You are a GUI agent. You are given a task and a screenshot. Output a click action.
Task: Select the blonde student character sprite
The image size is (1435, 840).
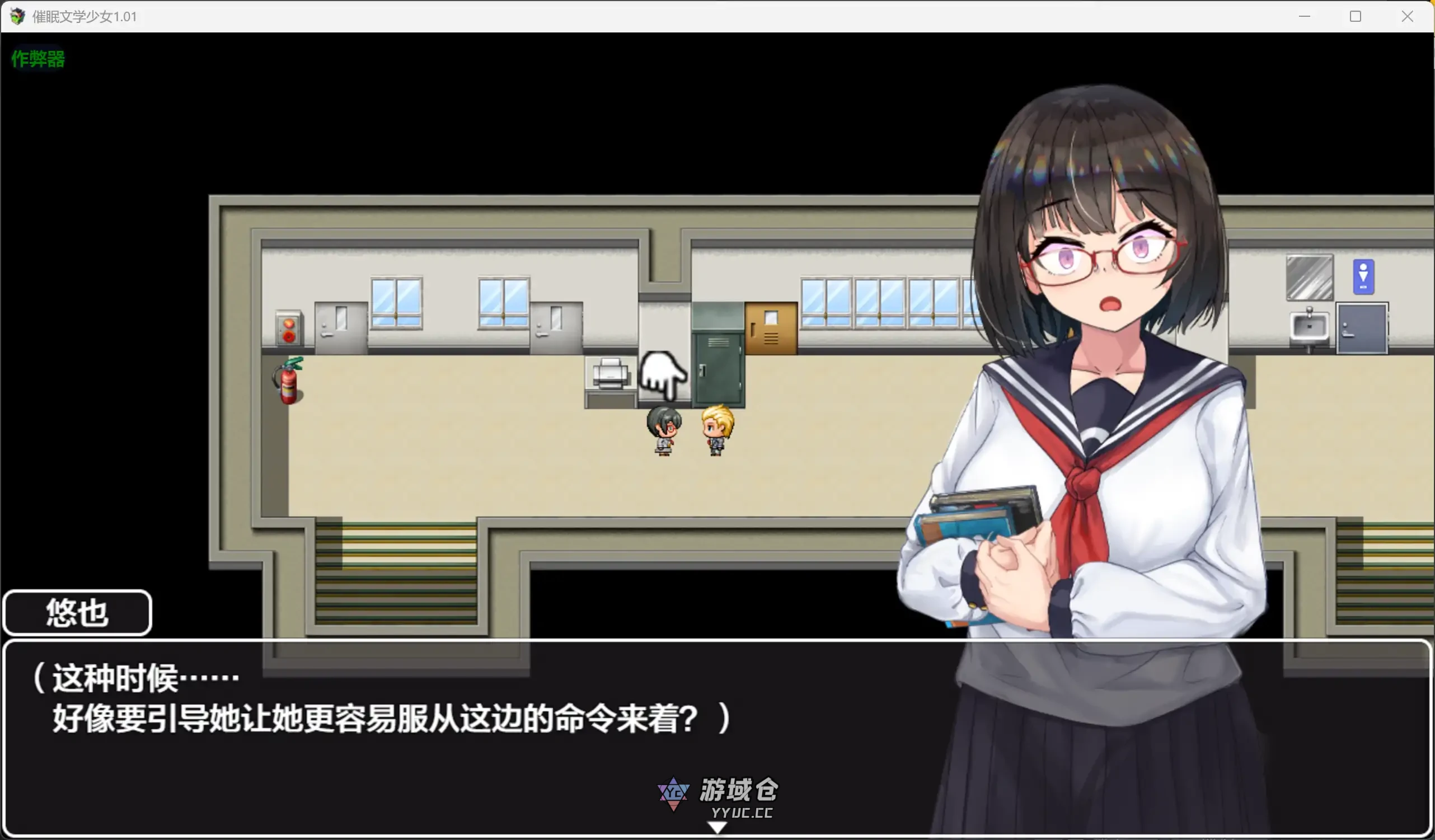(x=716, y=430)
